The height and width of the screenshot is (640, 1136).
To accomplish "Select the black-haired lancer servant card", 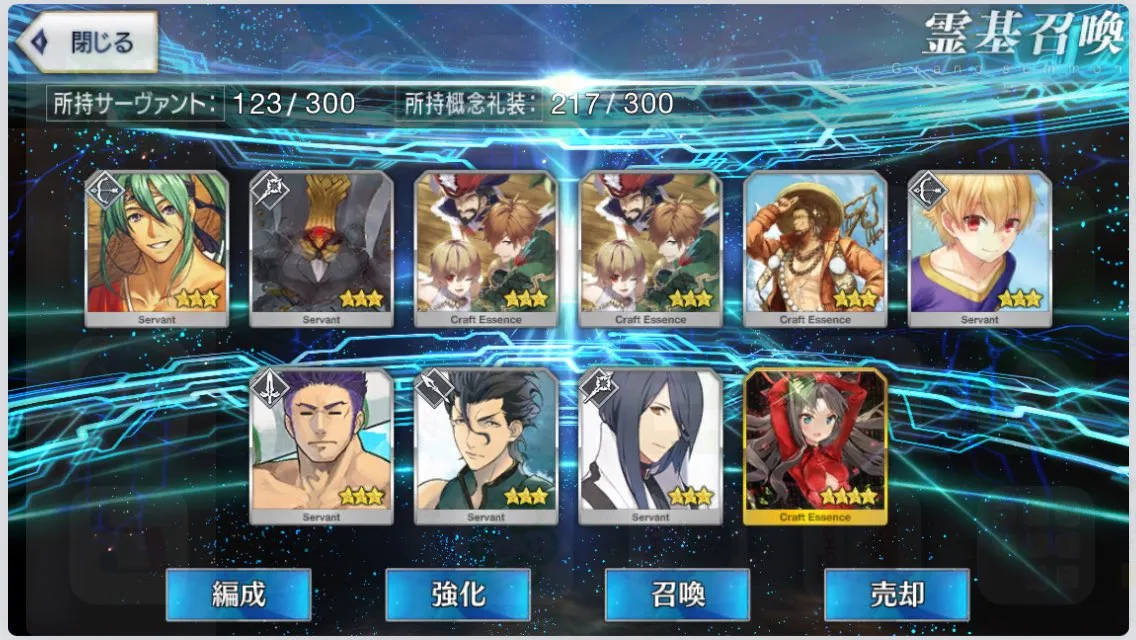I will tap(486, 446).
